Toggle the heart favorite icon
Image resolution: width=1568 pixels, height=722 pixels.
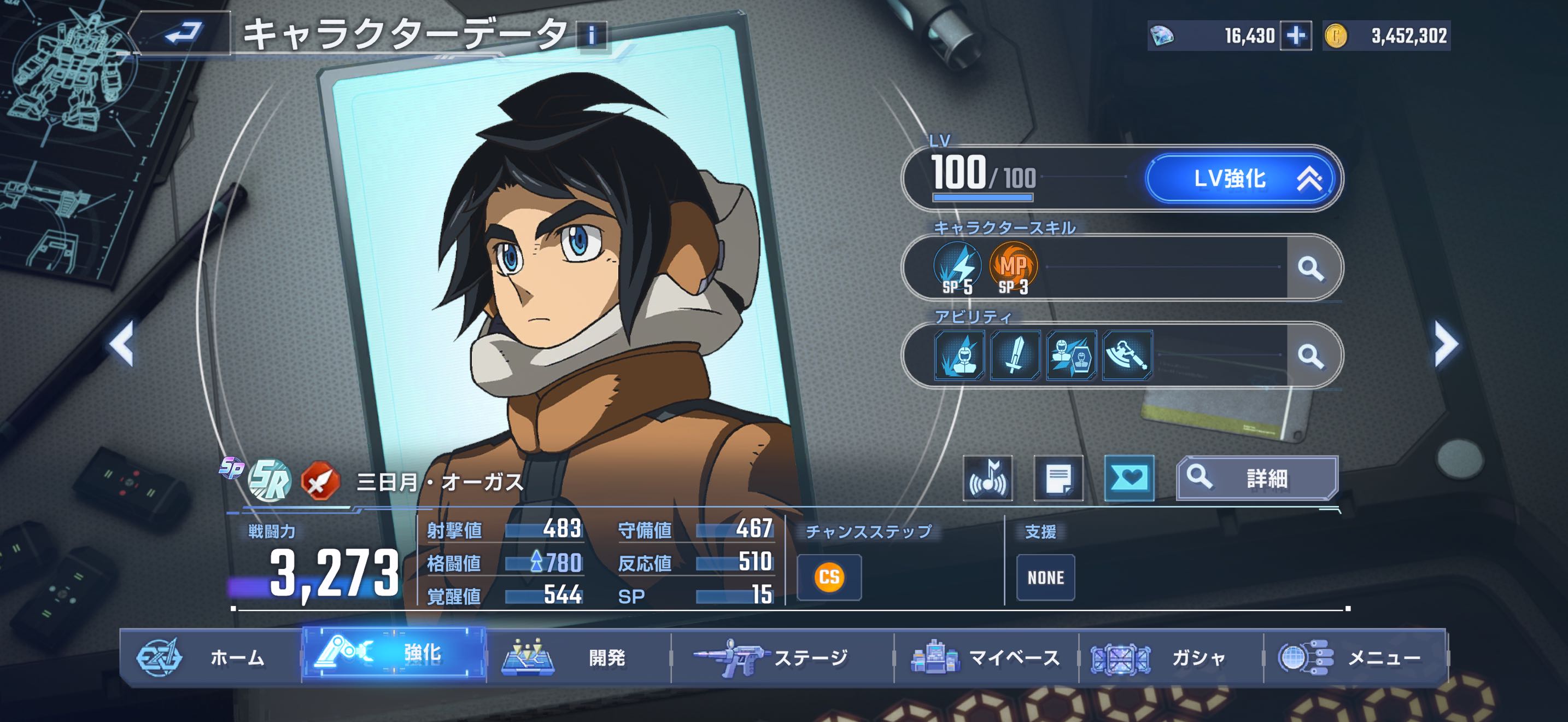coord(1129,479)
